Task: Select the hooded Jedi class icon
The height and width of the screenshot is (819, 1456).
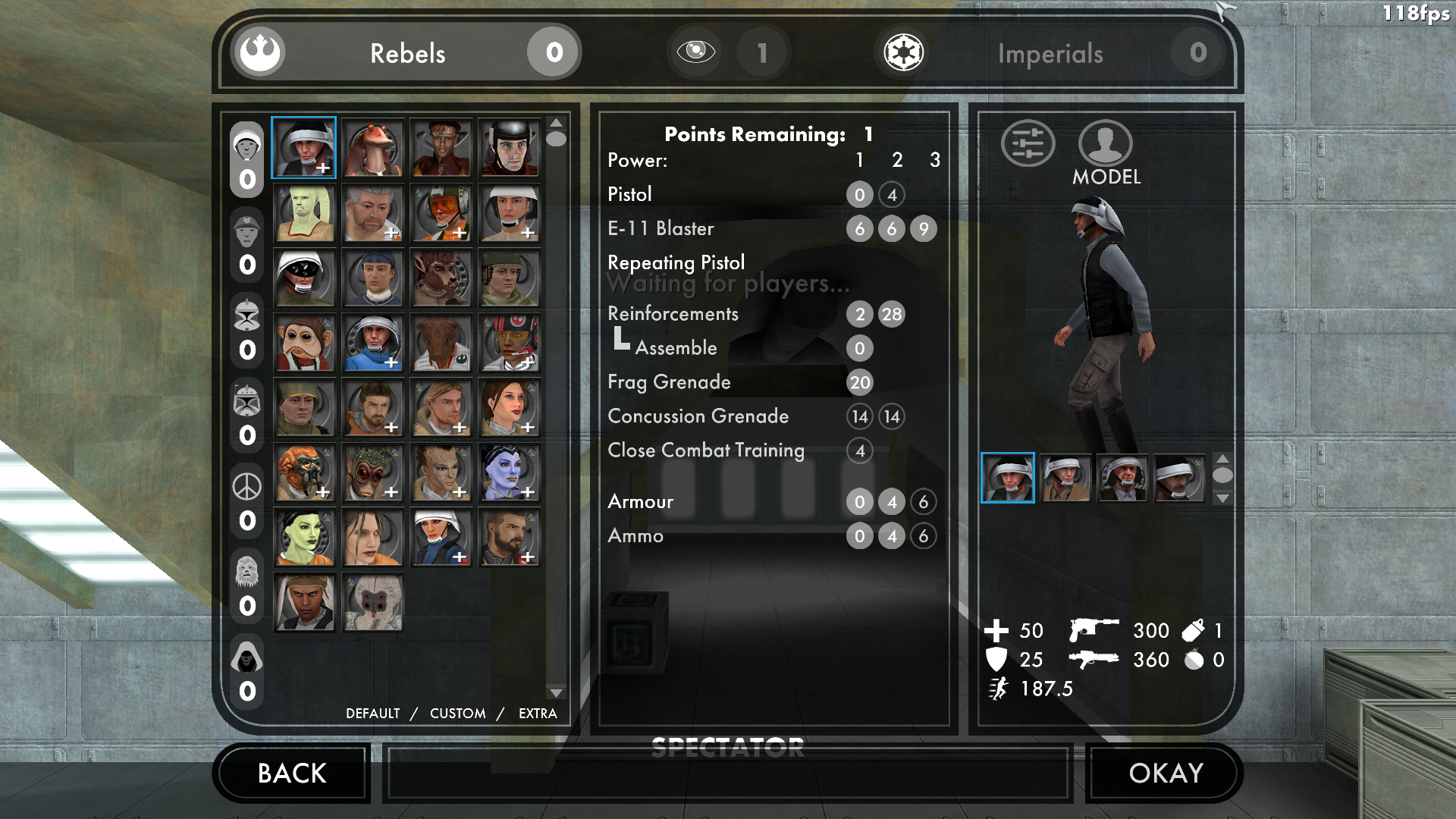Action: pyautogui.click(x=247, y=657)
